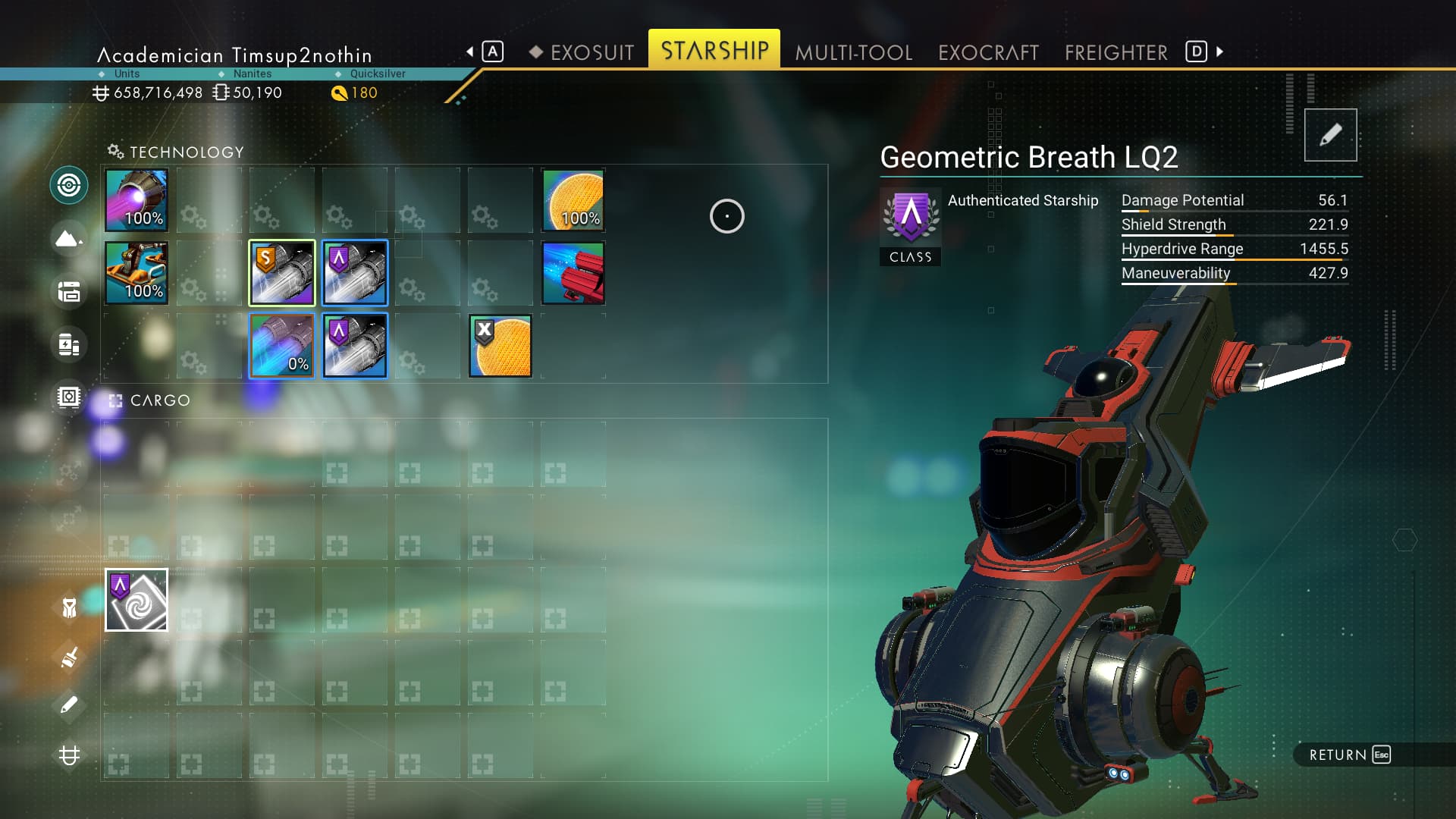Pick the red rocket launcher slot
Screen dimensions: 1456x819
coord(573,273)
